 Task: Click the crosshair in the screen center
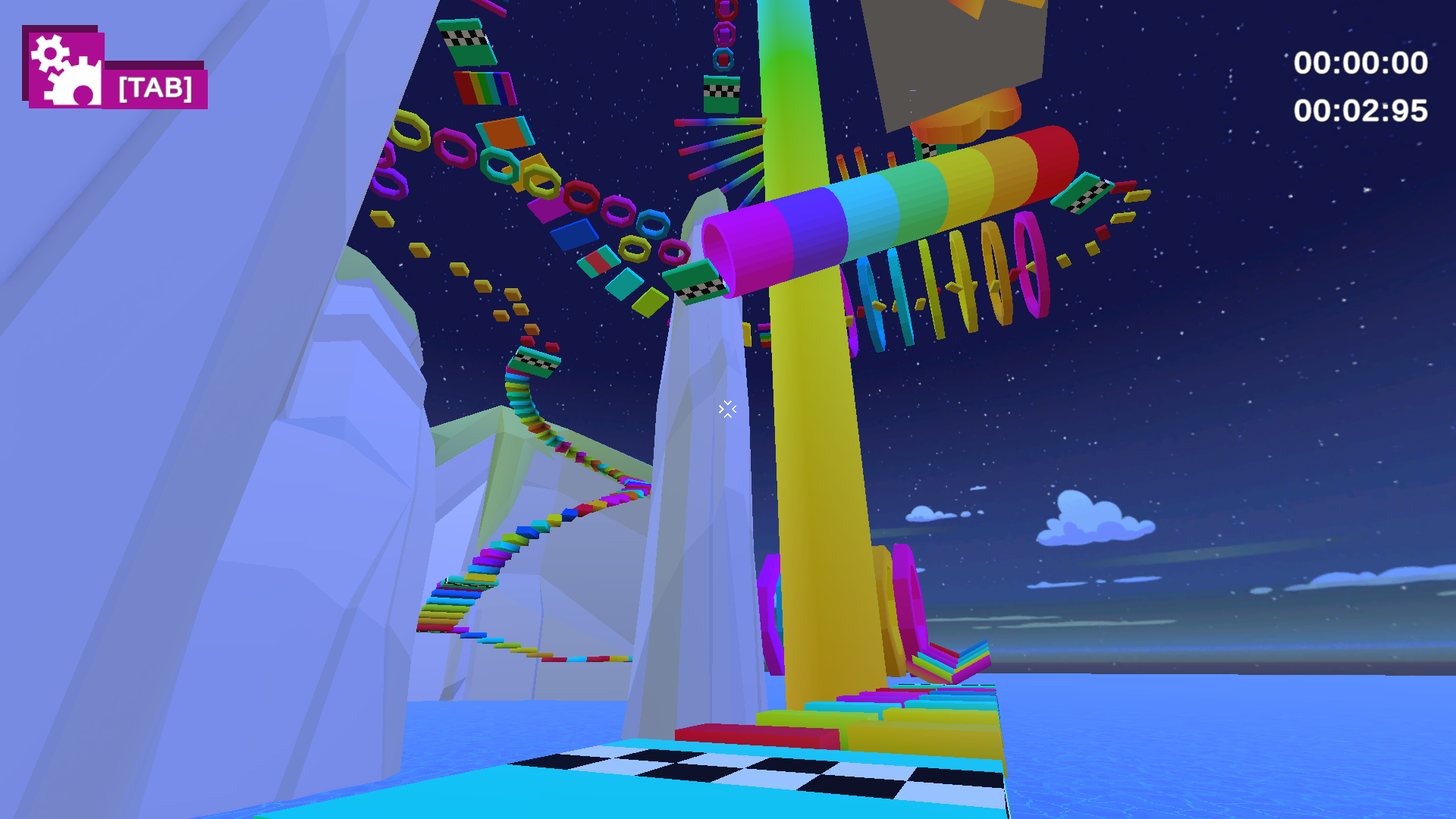pos(726,409)
